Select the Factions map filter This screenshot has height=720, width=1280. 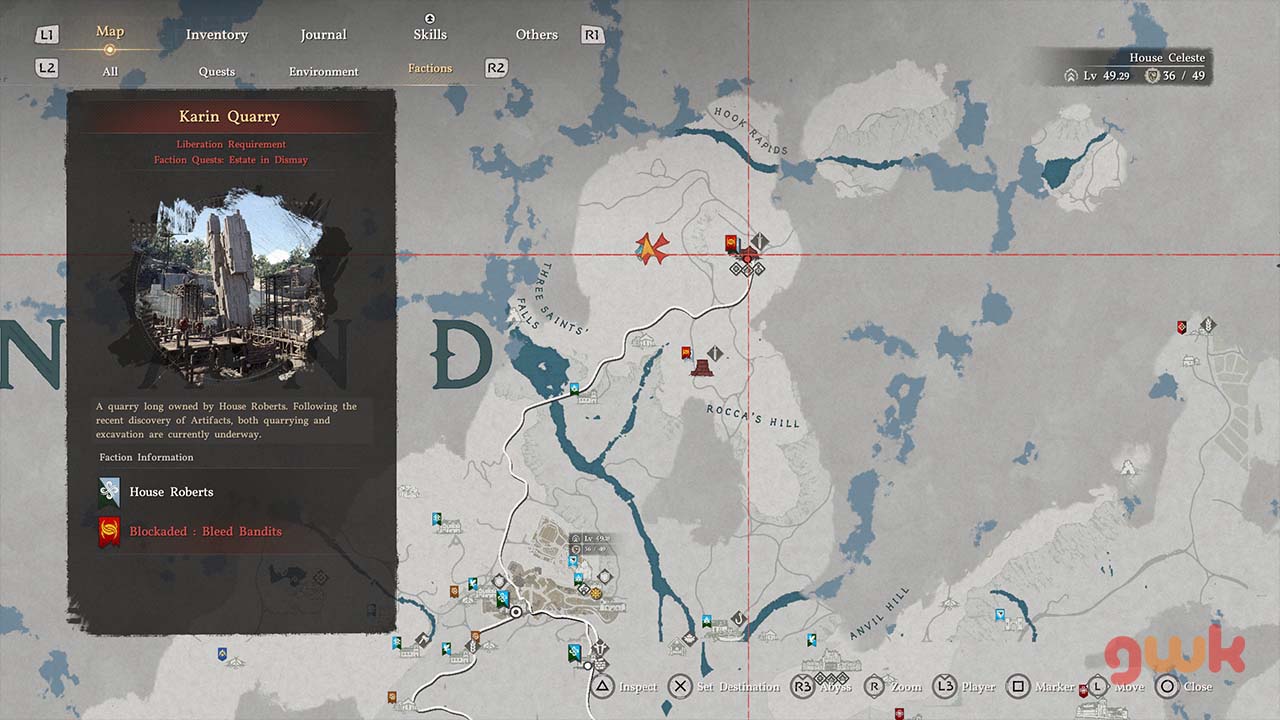430,68
